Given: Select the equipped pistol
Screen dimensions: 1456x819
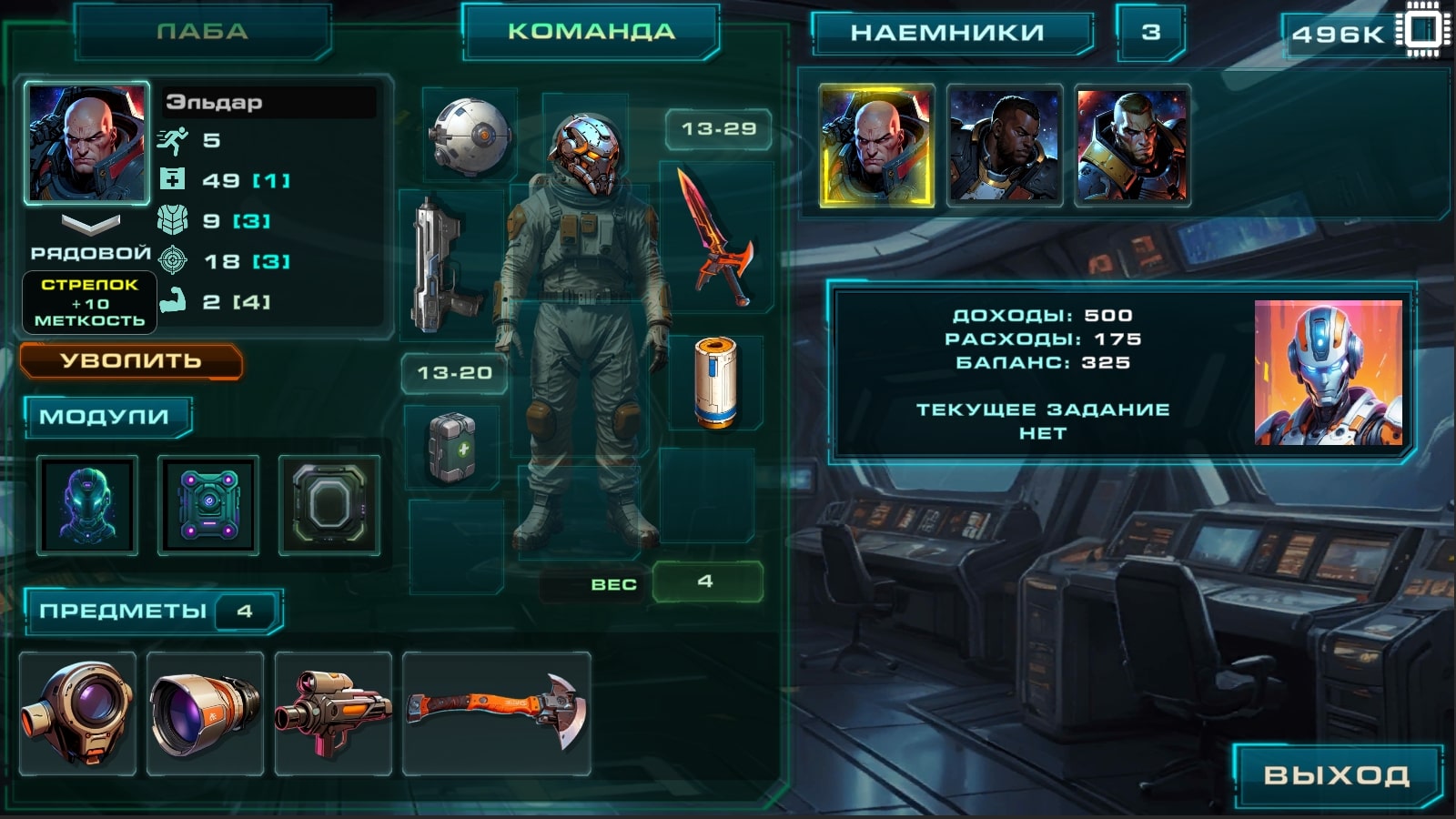Looking at the screenshot, I should pos(446,264).
